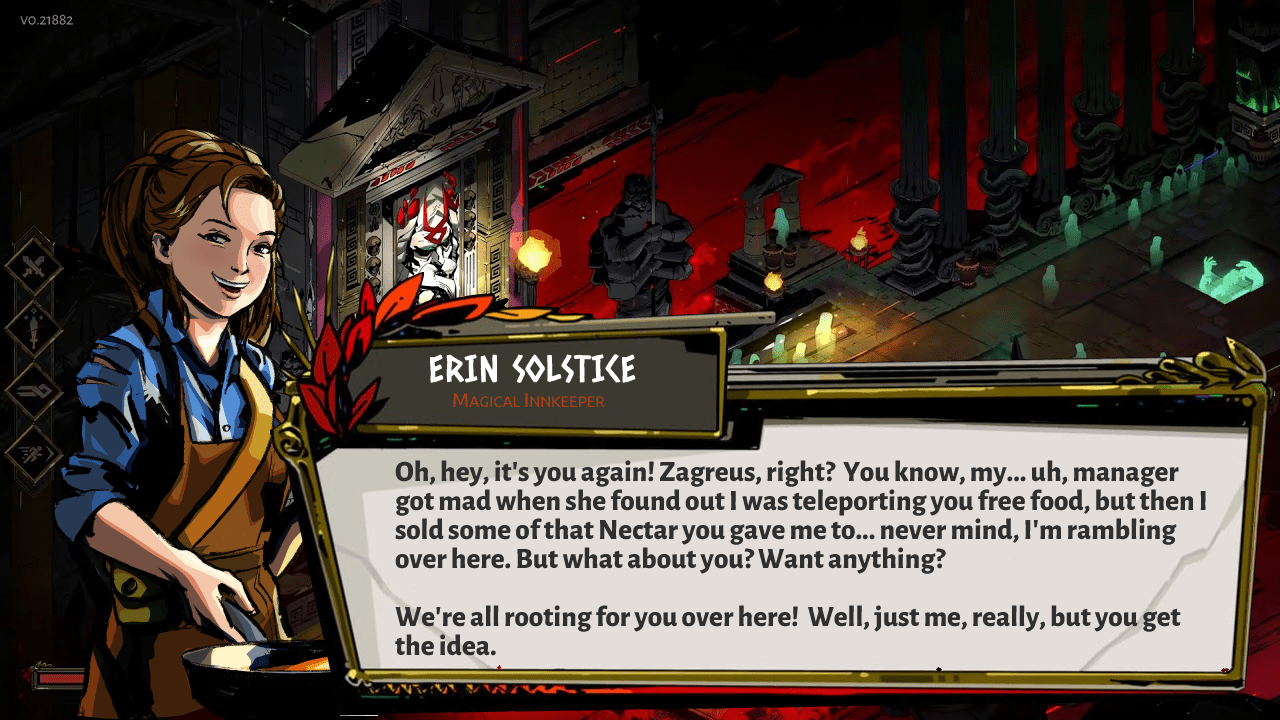Select the crossed swords Attack slot
1280x720 pixels.
[34, 267]
